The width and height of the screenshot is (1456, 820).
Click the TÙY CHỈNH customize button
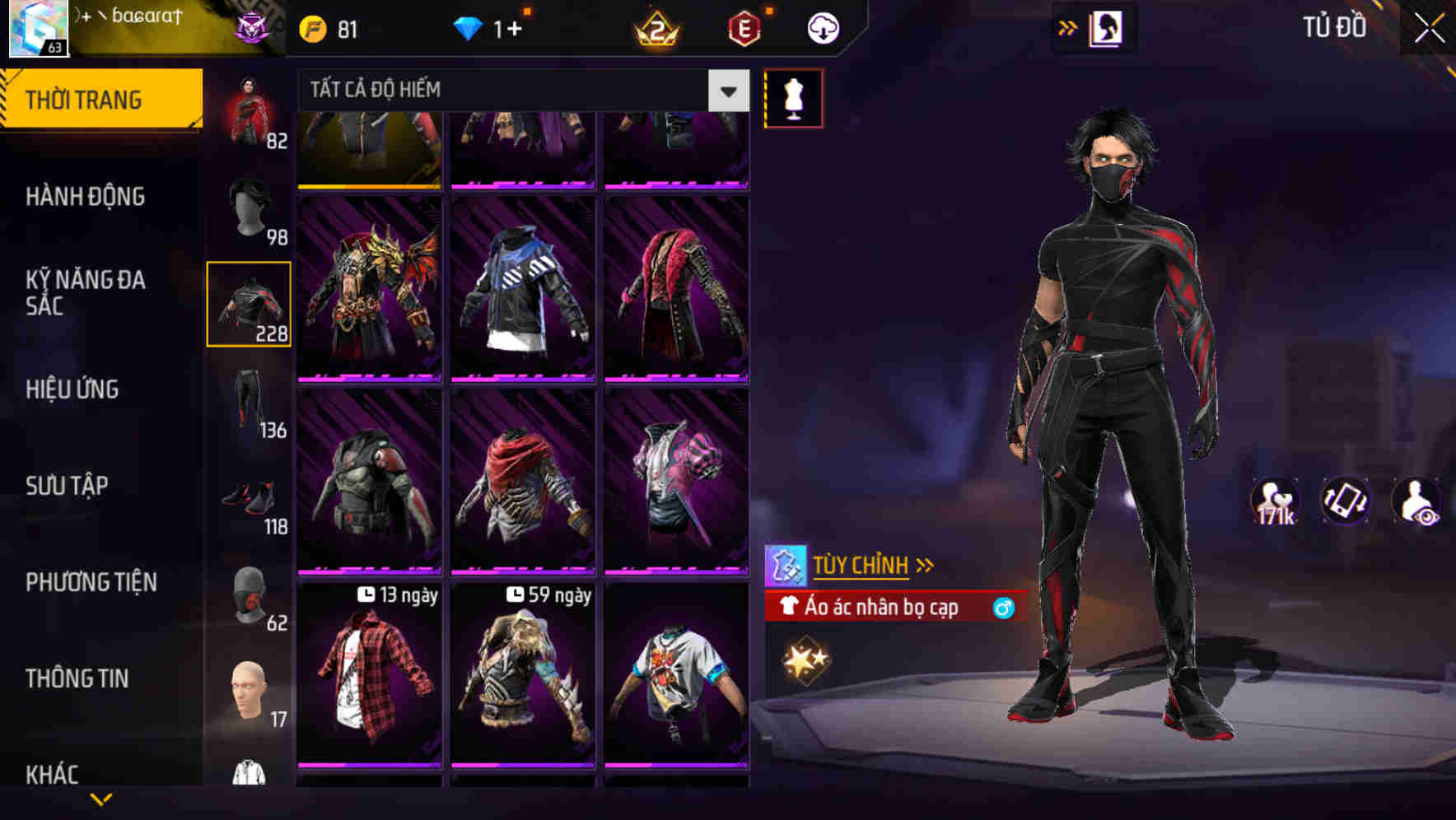click(x=862, y=565)
